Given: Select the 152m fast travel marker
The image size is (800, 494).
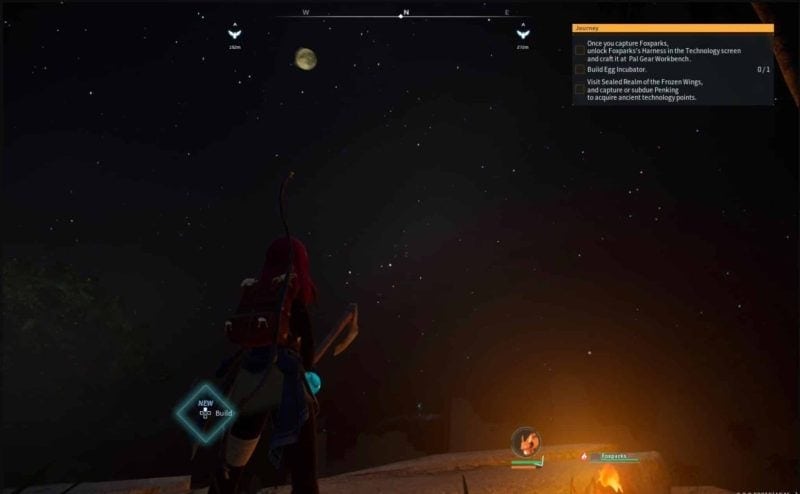Looking at the screenshot, I should tap(234, 33).
